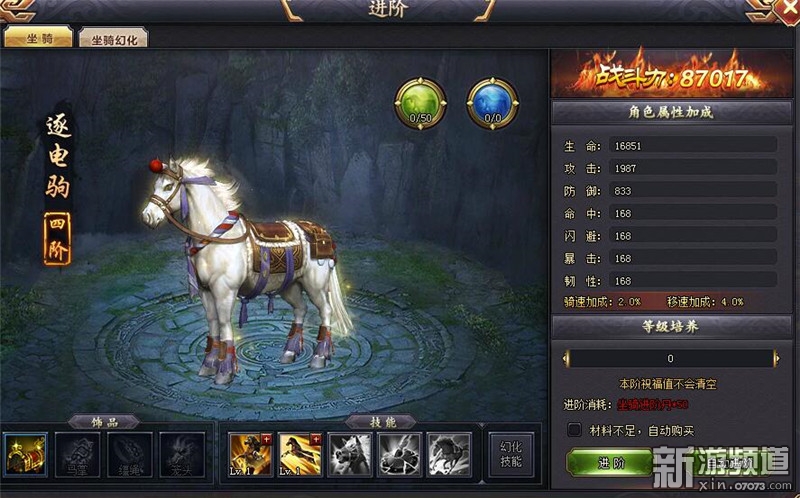Switch to the 坐骑 mount tab
Screen dimensions: 800x498
point(38,39)
